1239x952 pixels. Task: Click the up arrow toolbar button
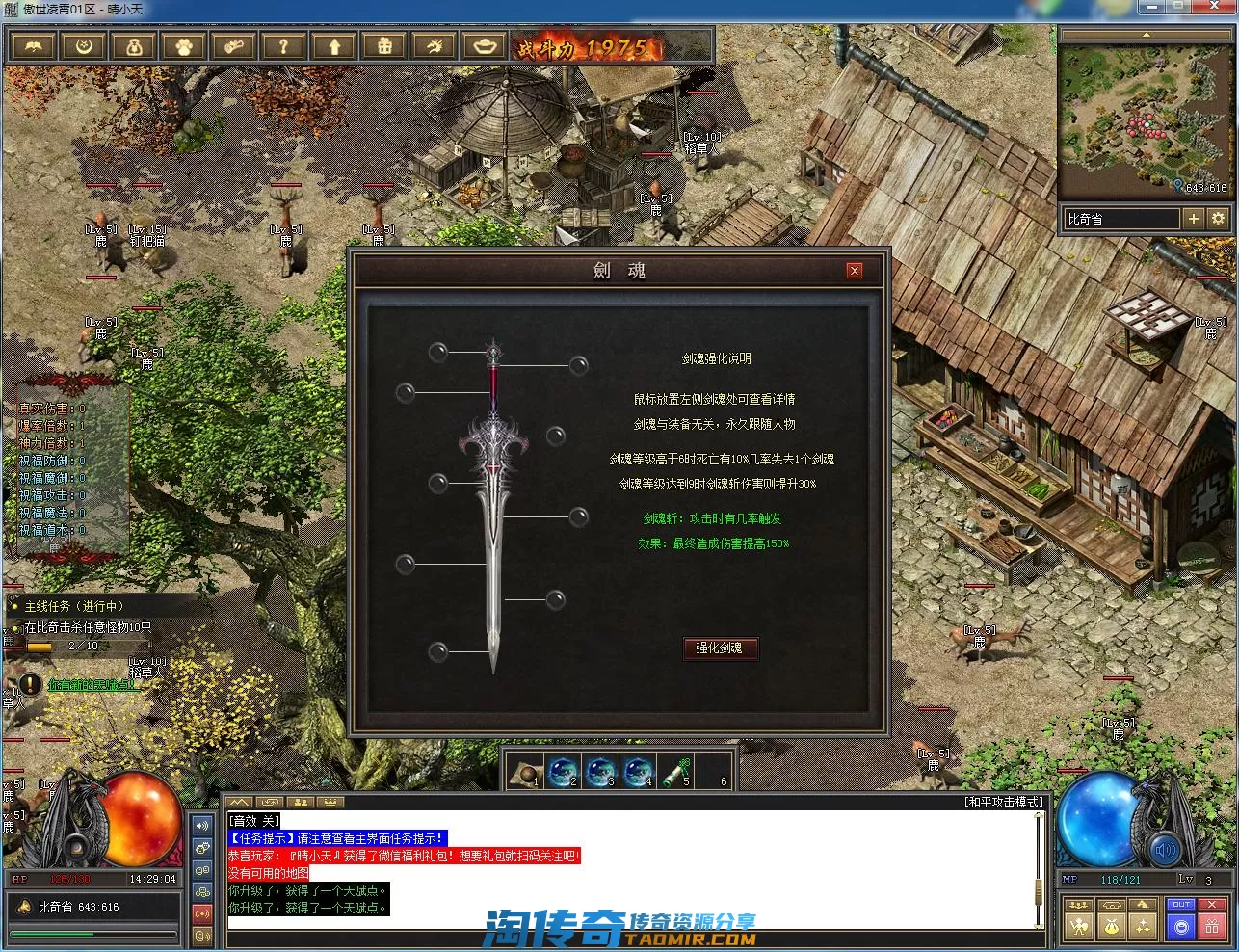click(x=334, y=46)
